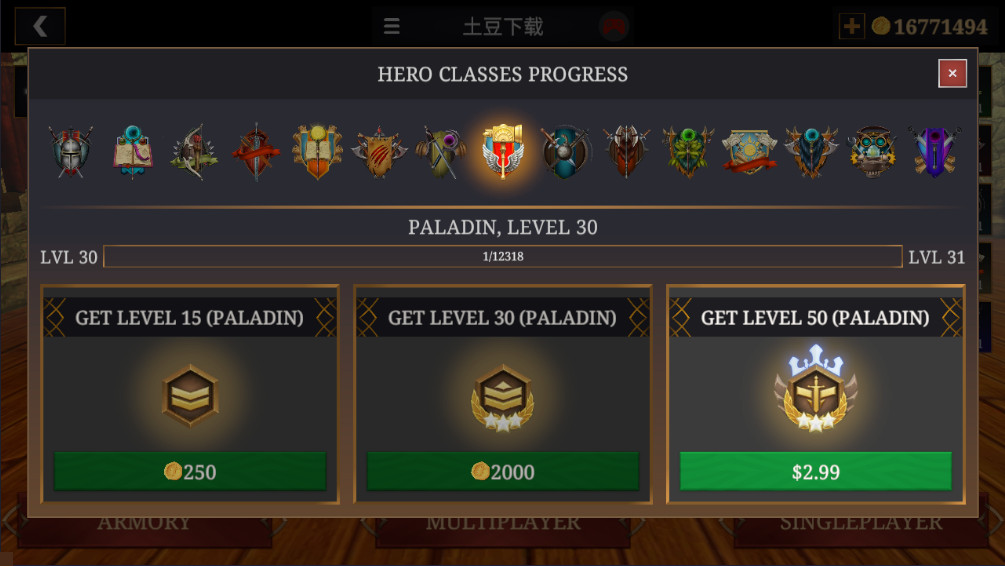Choose the green leafy creature class emblem
This screenshot has height=566, width=1005.
click(x=688, y=152)
